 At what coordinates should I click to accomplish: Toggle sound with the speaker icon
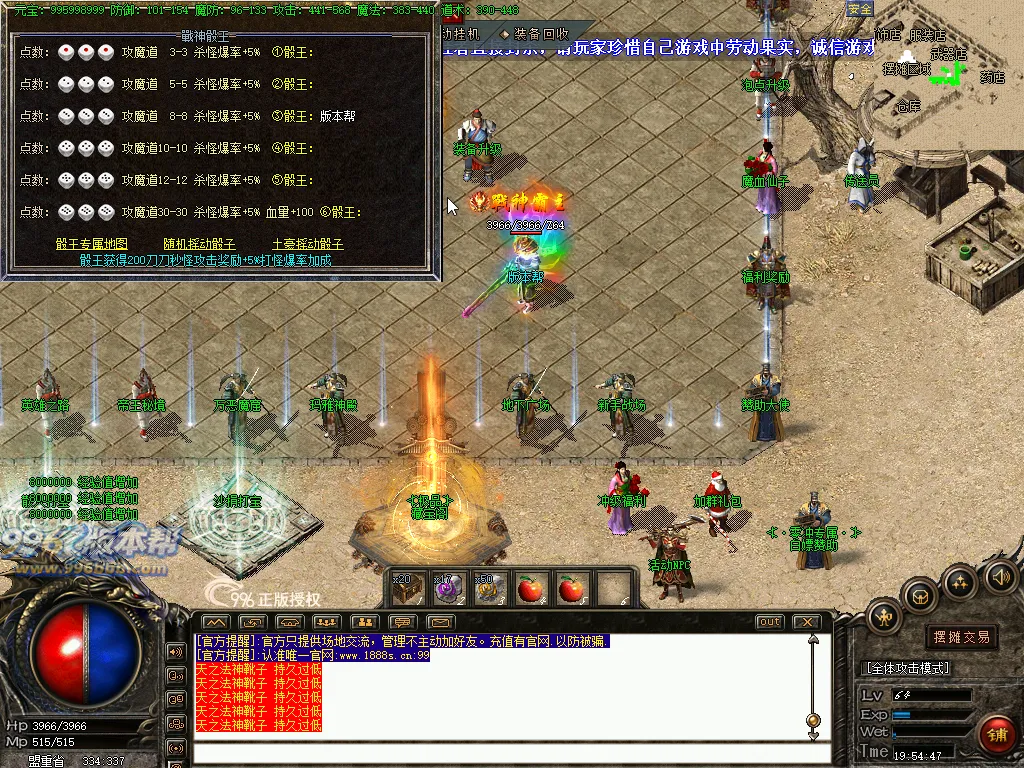pyautogui.click(x=1000, y=576)
